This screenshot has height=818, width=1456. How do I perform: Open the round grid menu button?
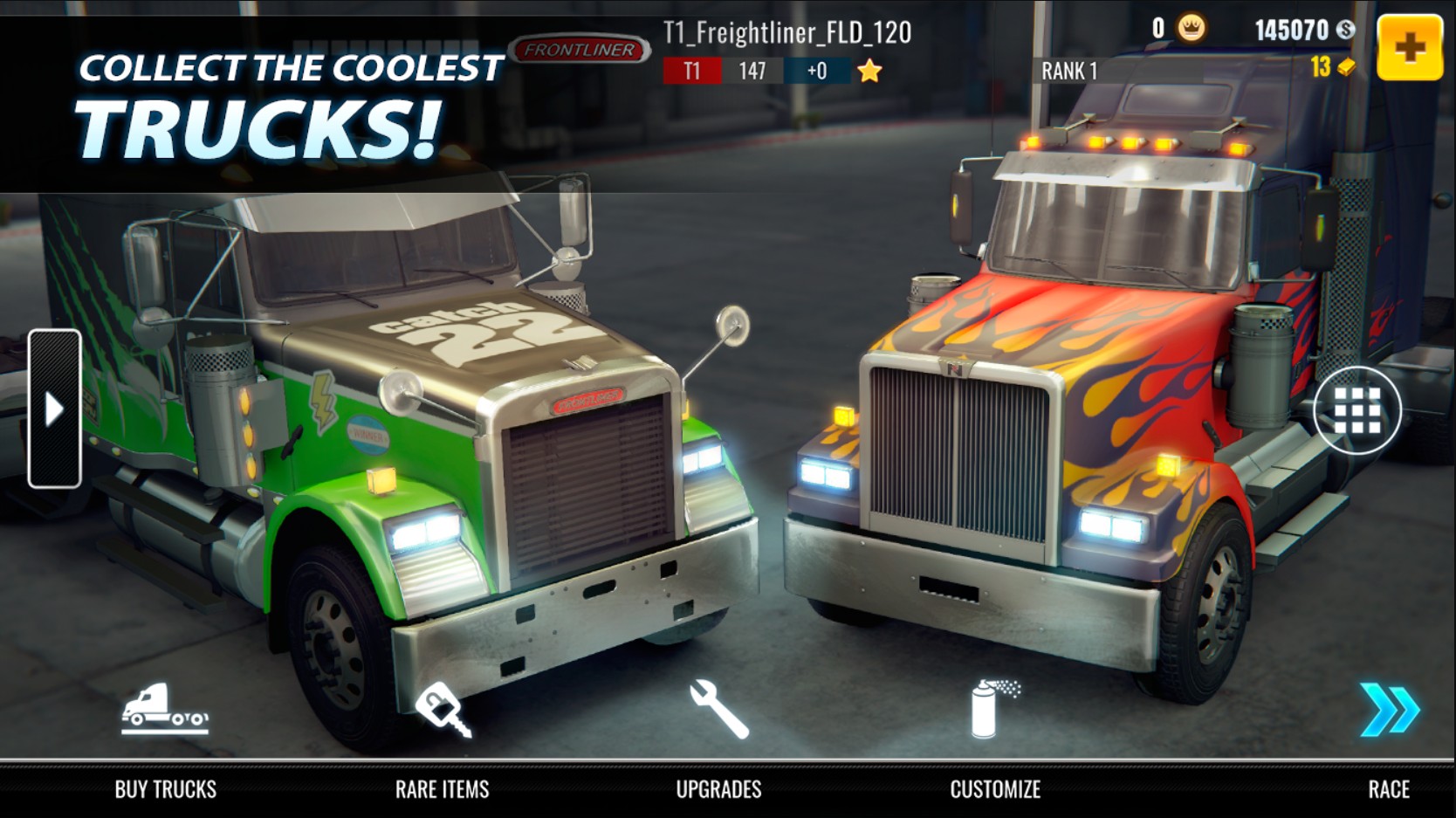pos(1356,410)
